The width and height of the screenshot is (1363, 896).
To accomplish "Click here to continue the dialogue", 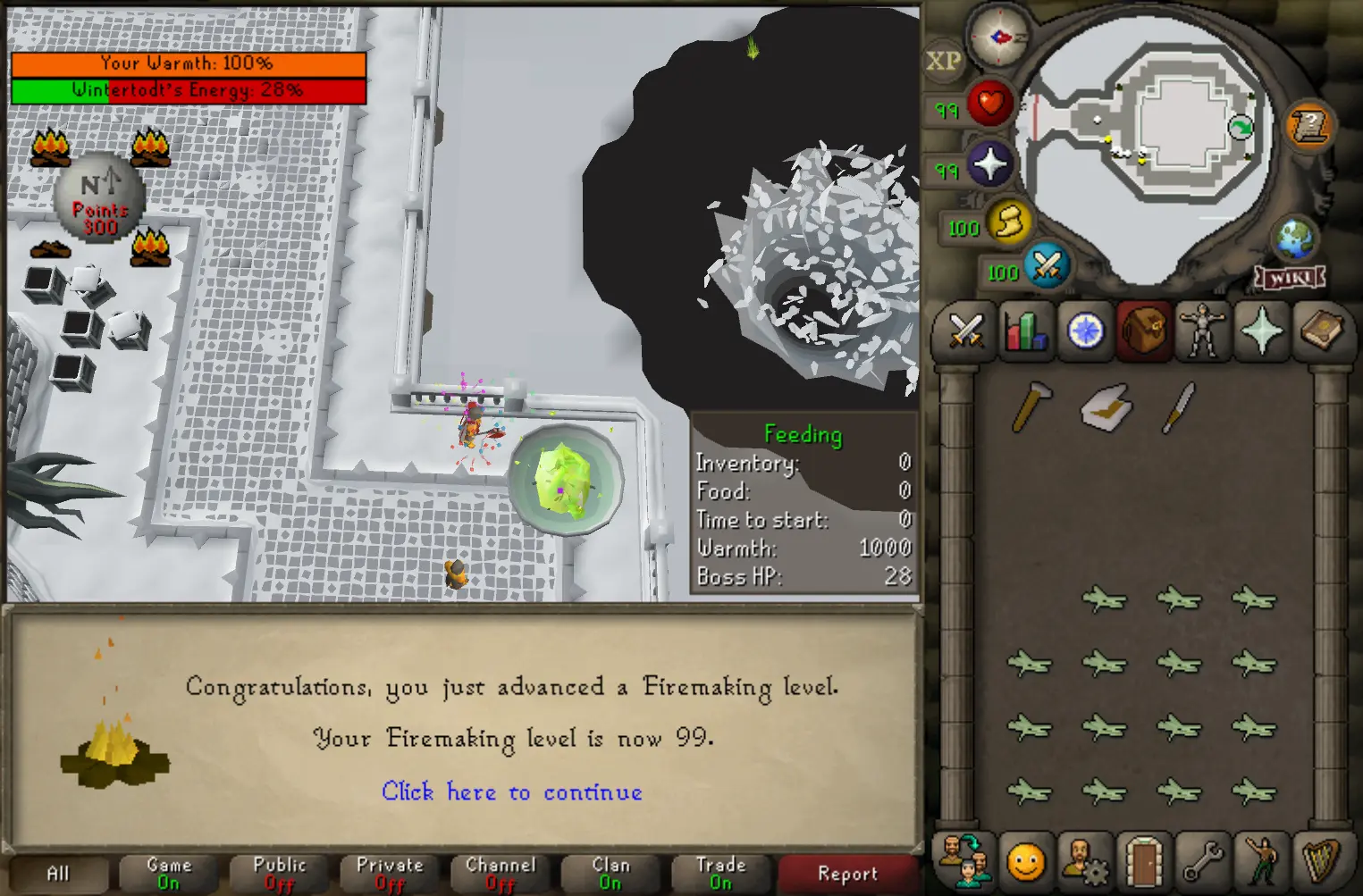I will 511,792.
